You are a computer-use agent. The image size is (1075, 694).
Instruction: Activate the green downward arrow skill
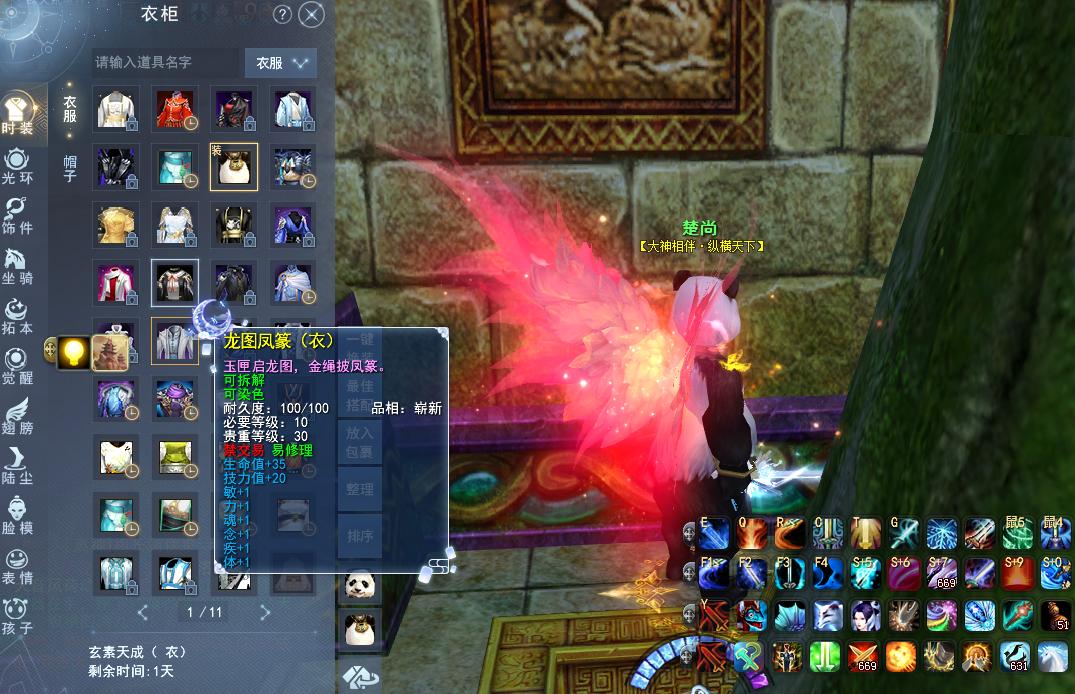coord(825,656)
